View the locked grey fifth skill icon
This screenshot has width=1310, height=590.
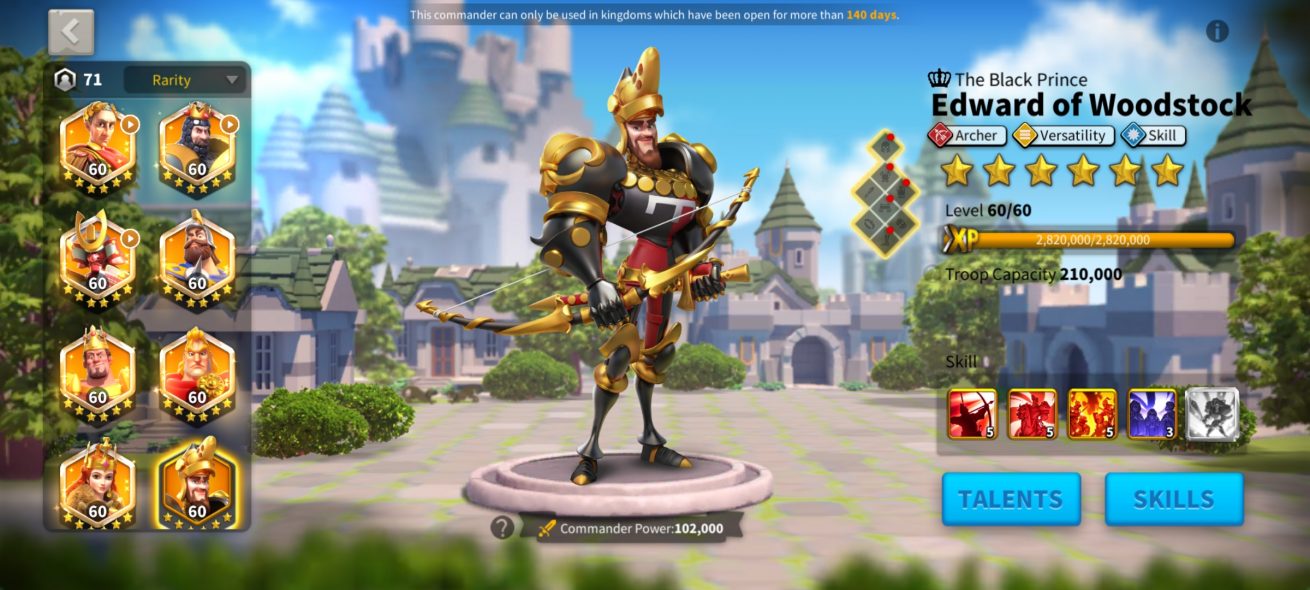point(1212,414)
